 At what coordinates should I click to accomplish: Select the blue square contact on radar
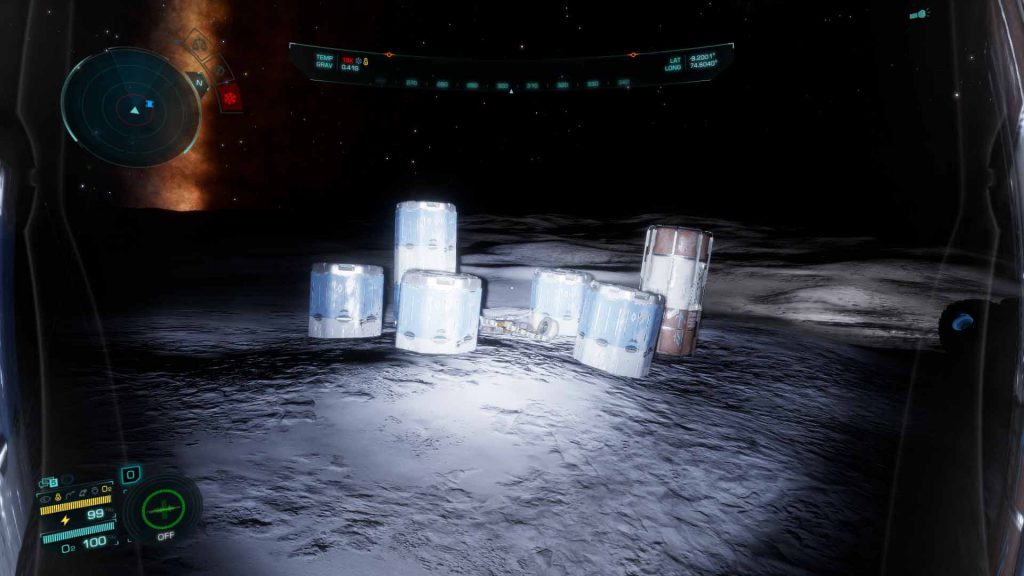click(x=149, y=103)
